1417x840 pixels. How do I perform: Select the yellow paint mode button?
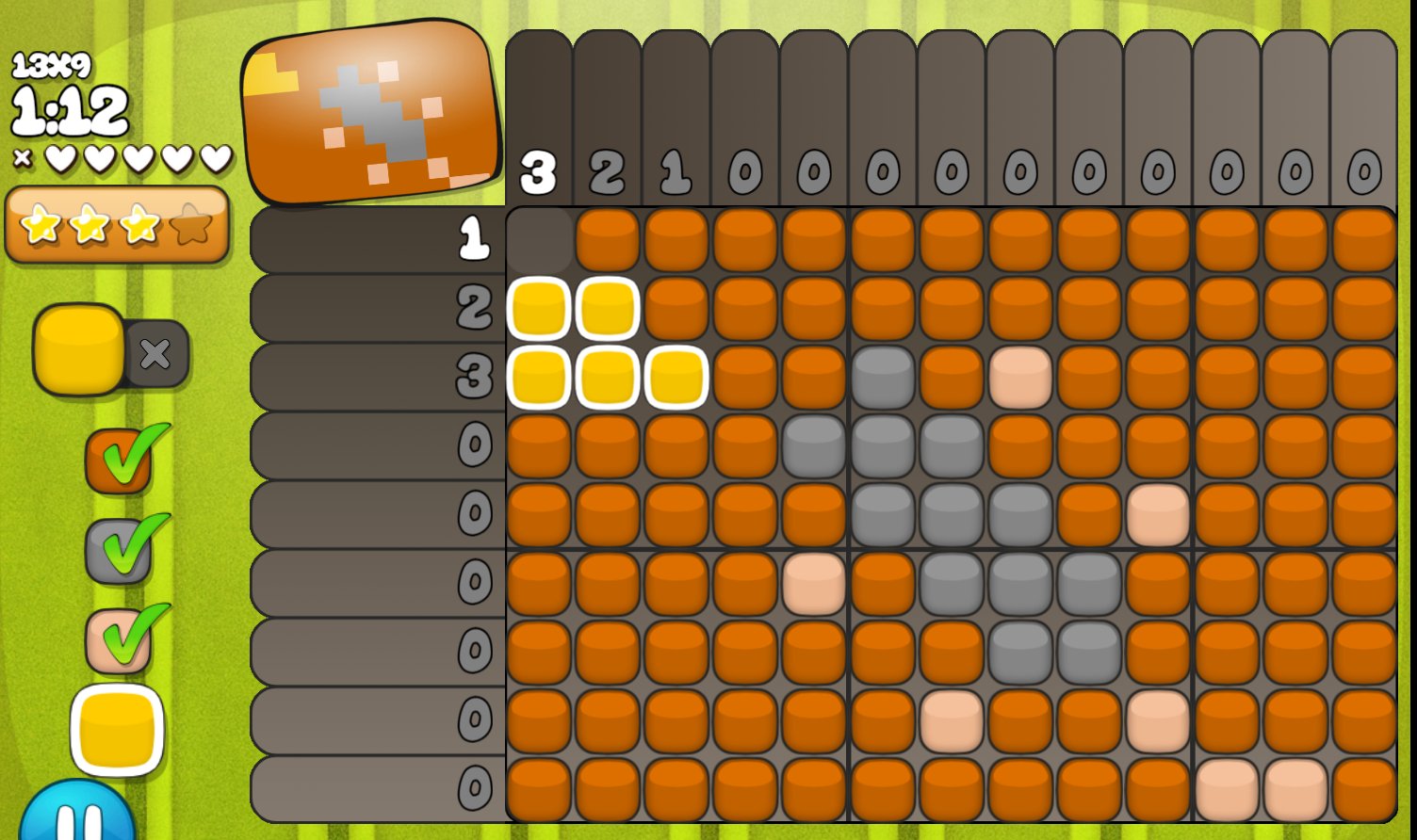pyautogui.click(x=79, y=349)
